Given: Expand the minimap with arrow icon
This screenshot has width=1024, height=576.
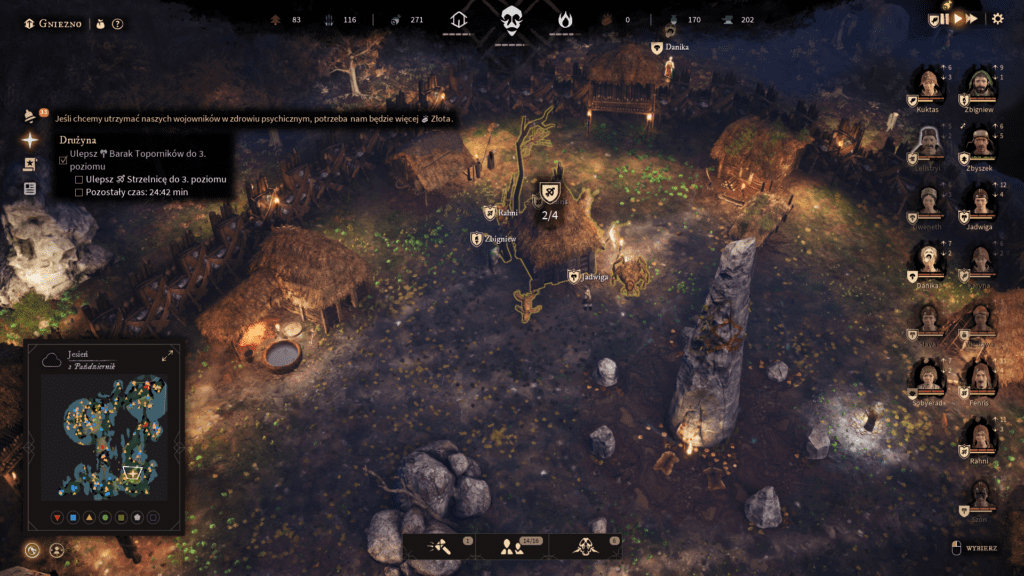Looking at the screenshot, I should click(167, 355).
